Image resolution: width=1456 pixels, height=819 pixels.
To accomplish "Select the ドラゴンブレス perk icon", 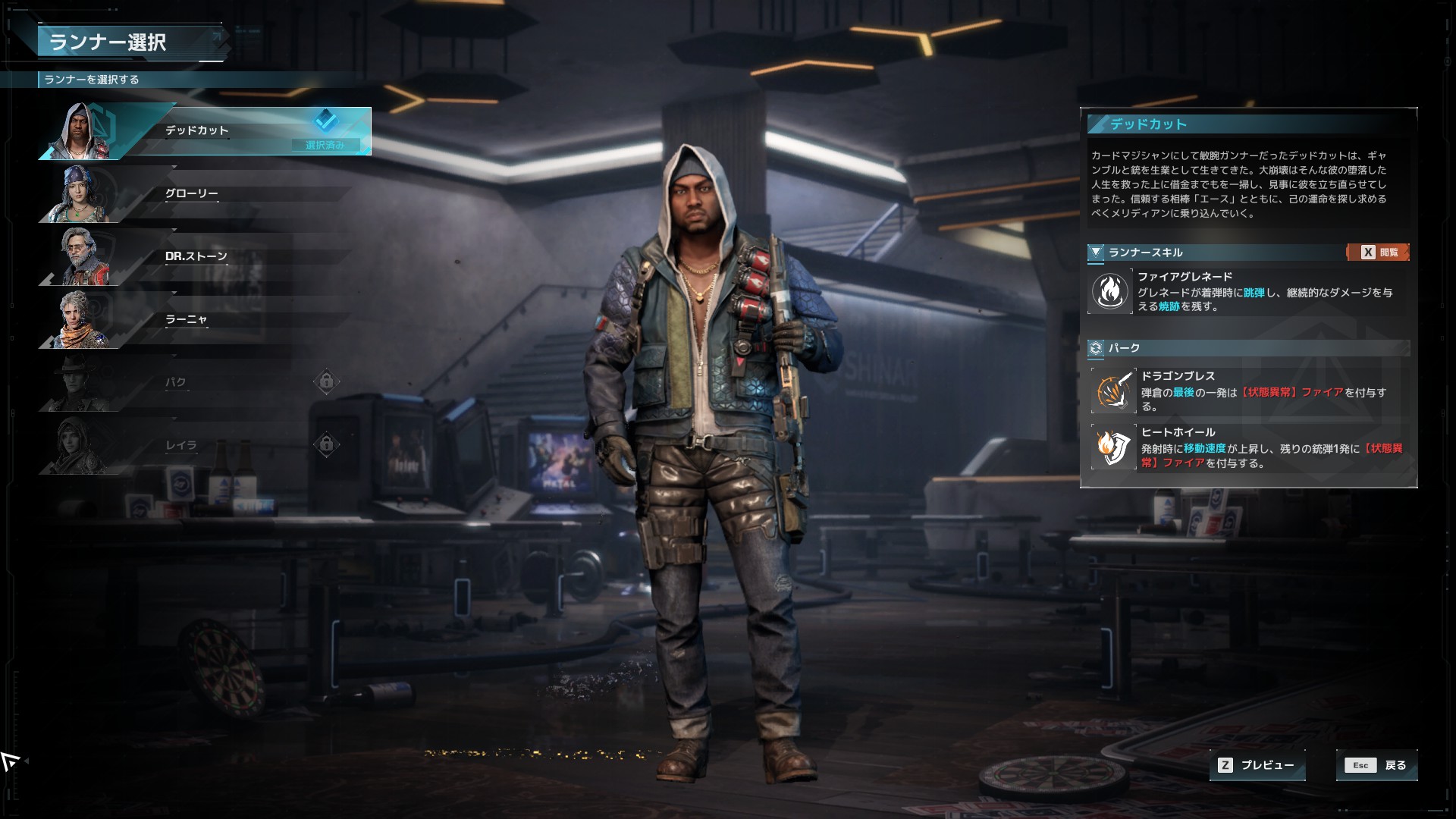I will coord(1112,391).
